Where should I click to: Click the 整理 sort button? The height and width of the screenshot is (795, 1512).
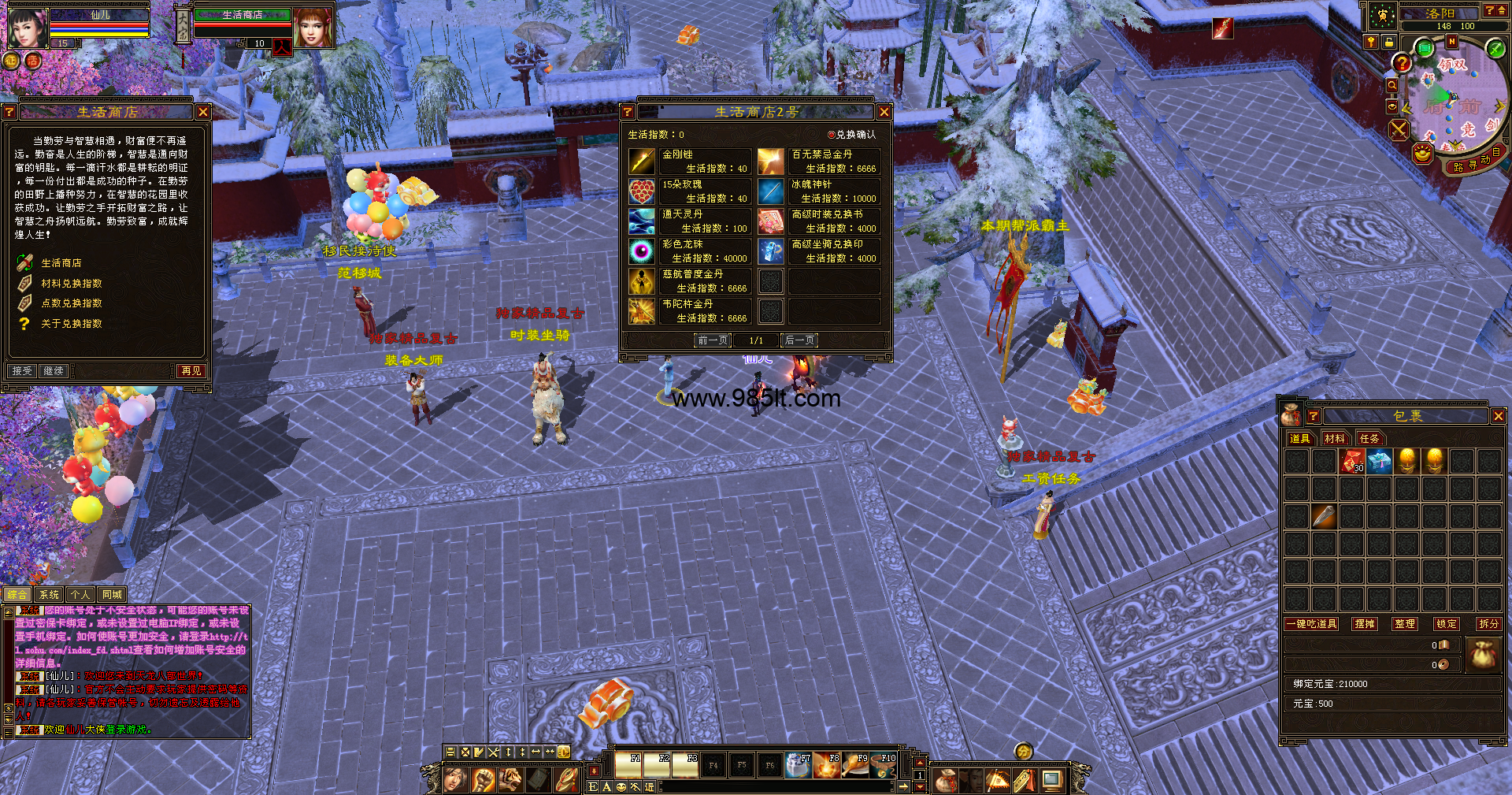(1404, 624)
